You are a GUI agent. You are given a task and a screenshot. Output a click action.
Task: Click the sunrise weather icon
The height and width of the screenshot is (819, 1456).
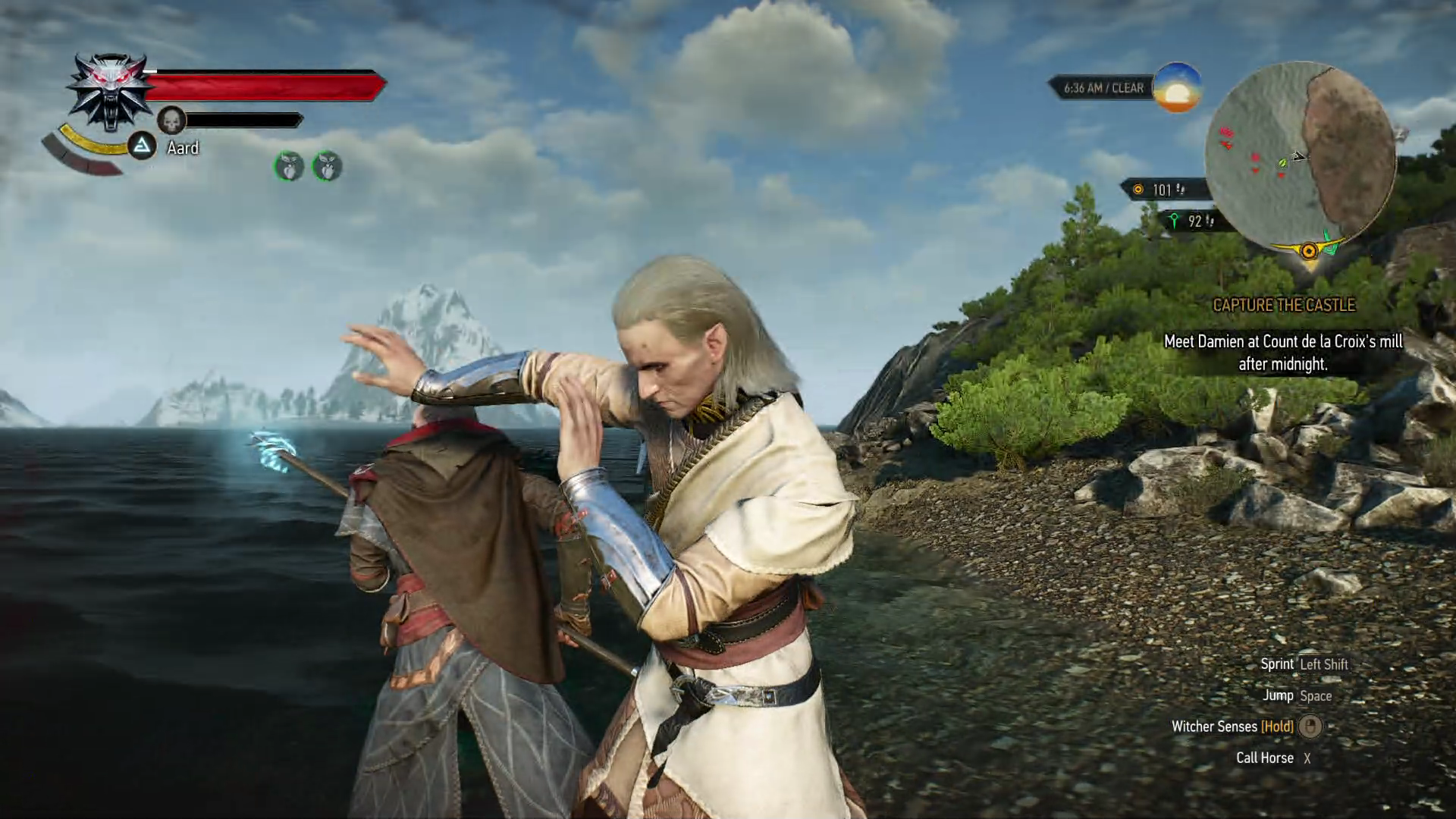[1176, 88]
